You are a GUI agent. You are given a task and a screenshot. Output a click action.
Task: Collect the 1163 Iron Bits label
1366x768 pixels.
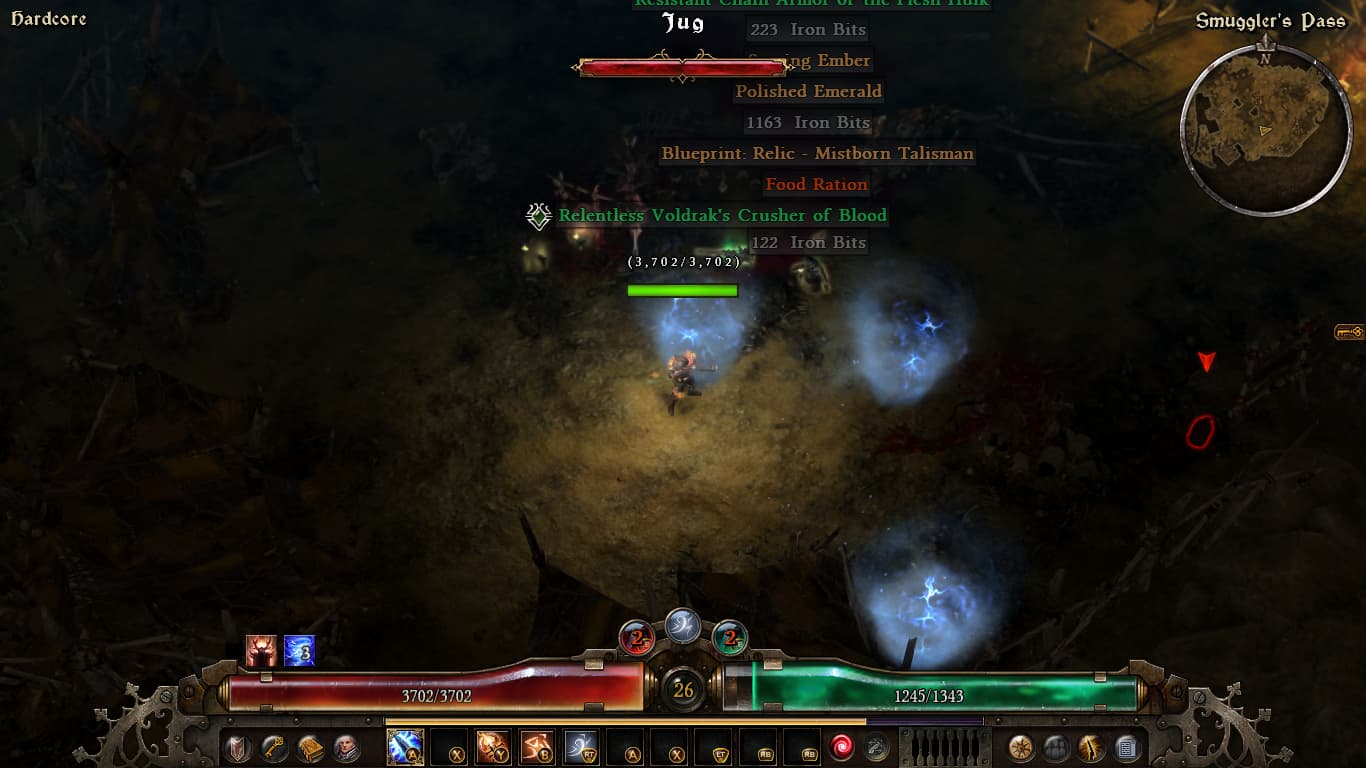(x=808, y=122)
